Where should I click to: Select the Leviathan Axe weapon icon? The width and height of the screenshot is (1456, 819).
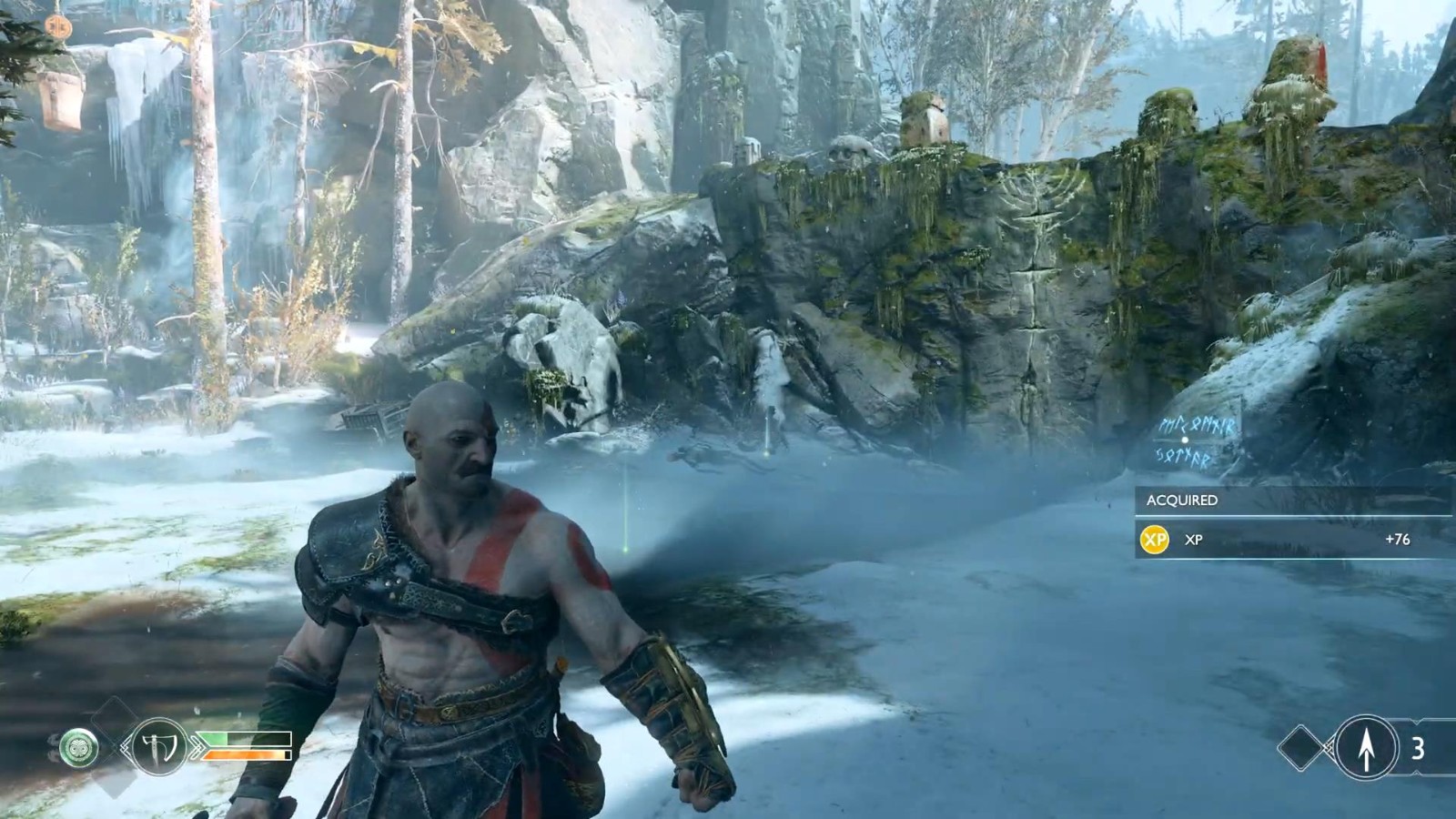pyautogui.click(x=158, y=747)
